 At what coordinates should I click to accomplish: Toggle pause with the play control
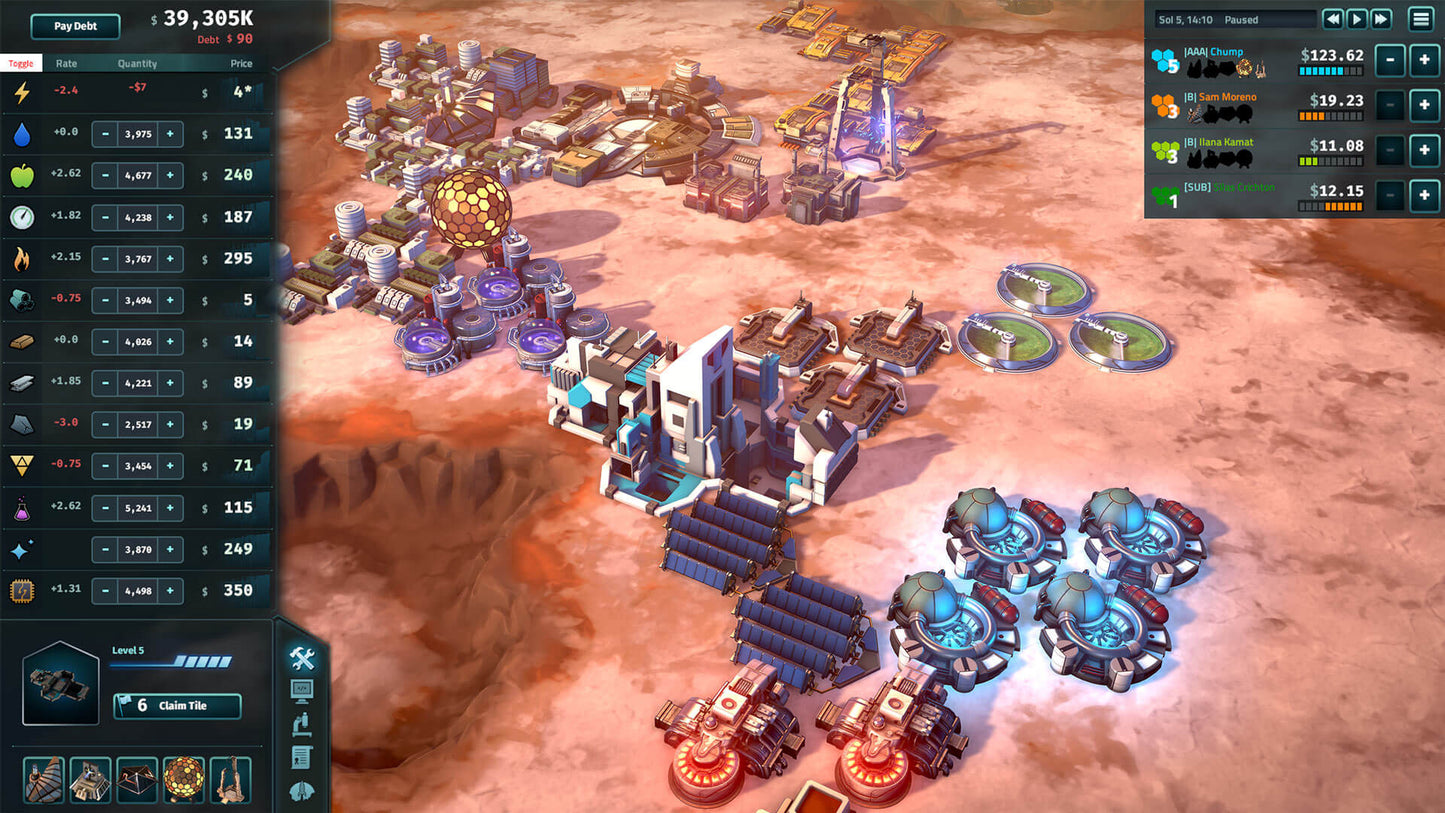point(1356,18)
